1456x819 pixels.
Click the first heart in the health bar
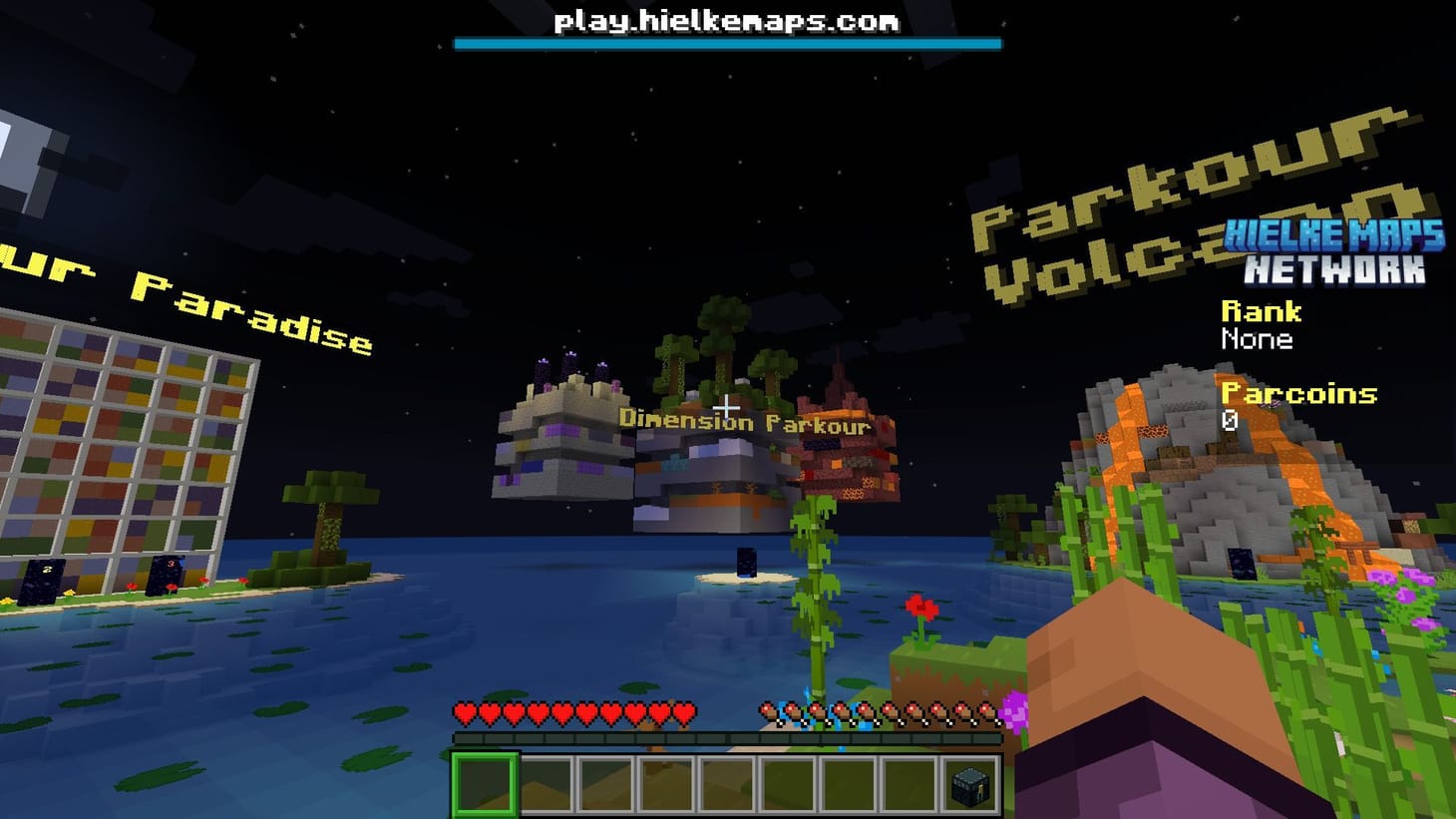click(466, 712)
